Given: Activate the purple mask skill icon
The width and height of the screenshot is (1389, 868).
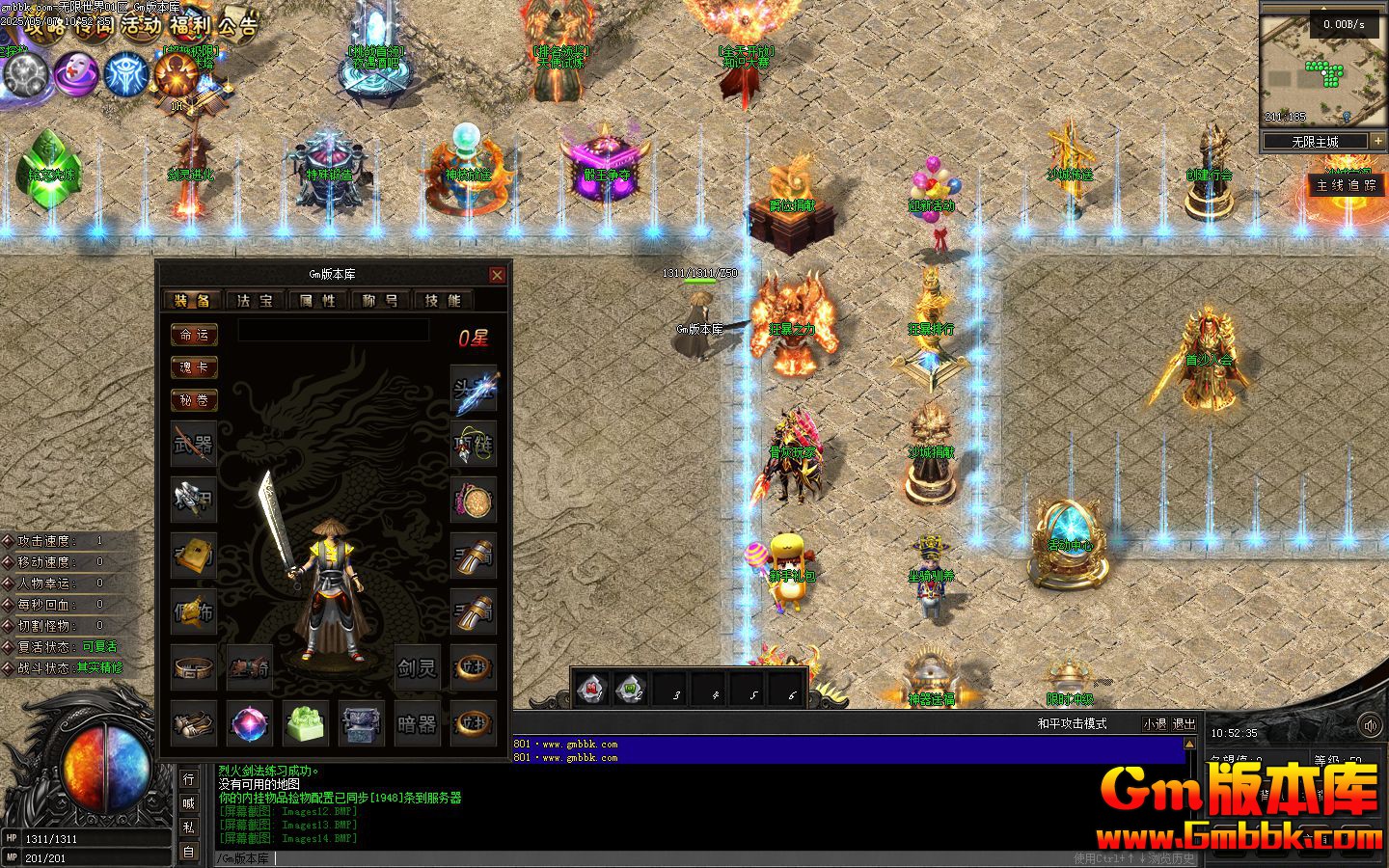Looking at the screenshot, I should pos(75,73).
